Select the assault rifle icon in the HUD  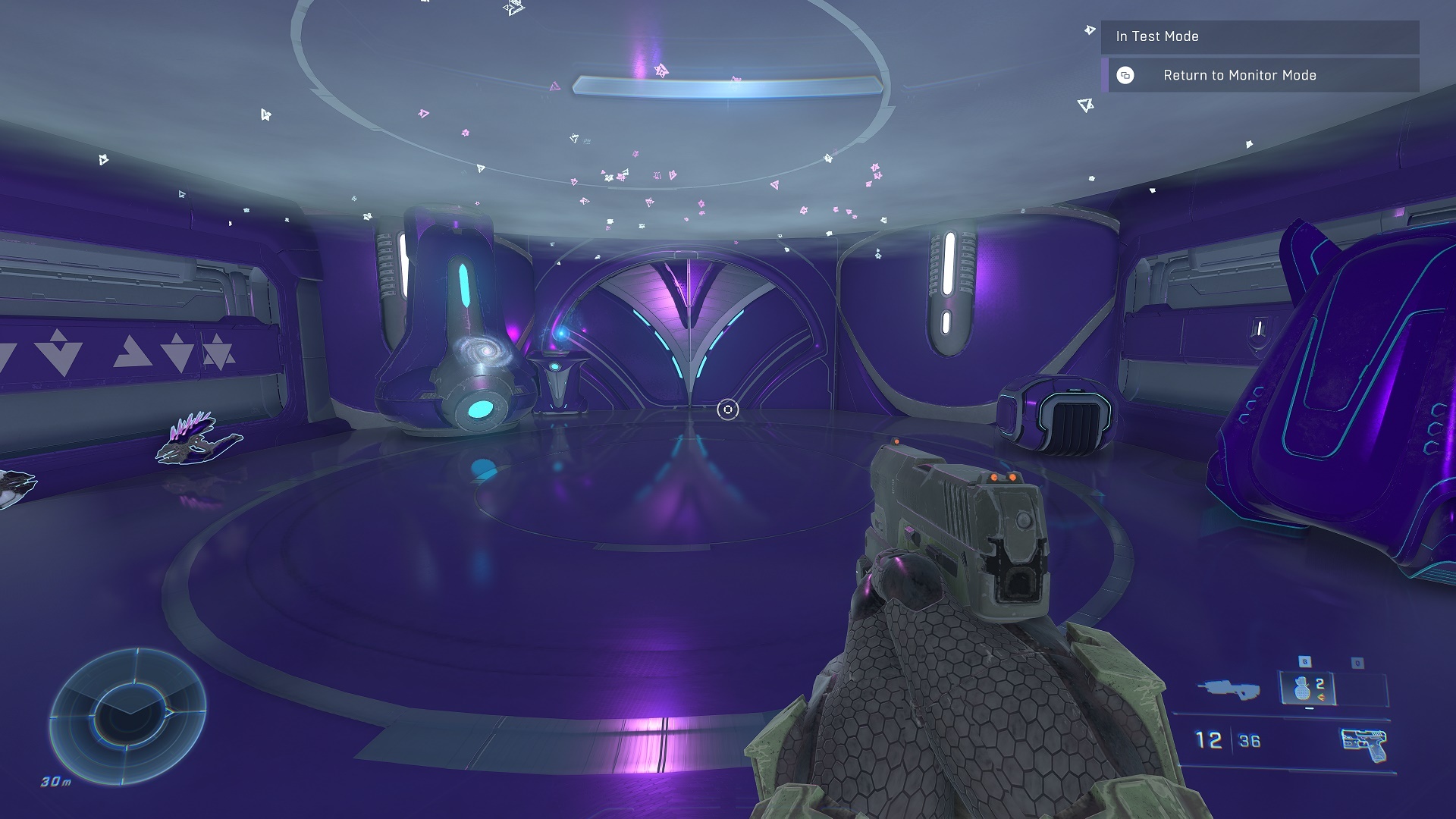(1230, 689)
